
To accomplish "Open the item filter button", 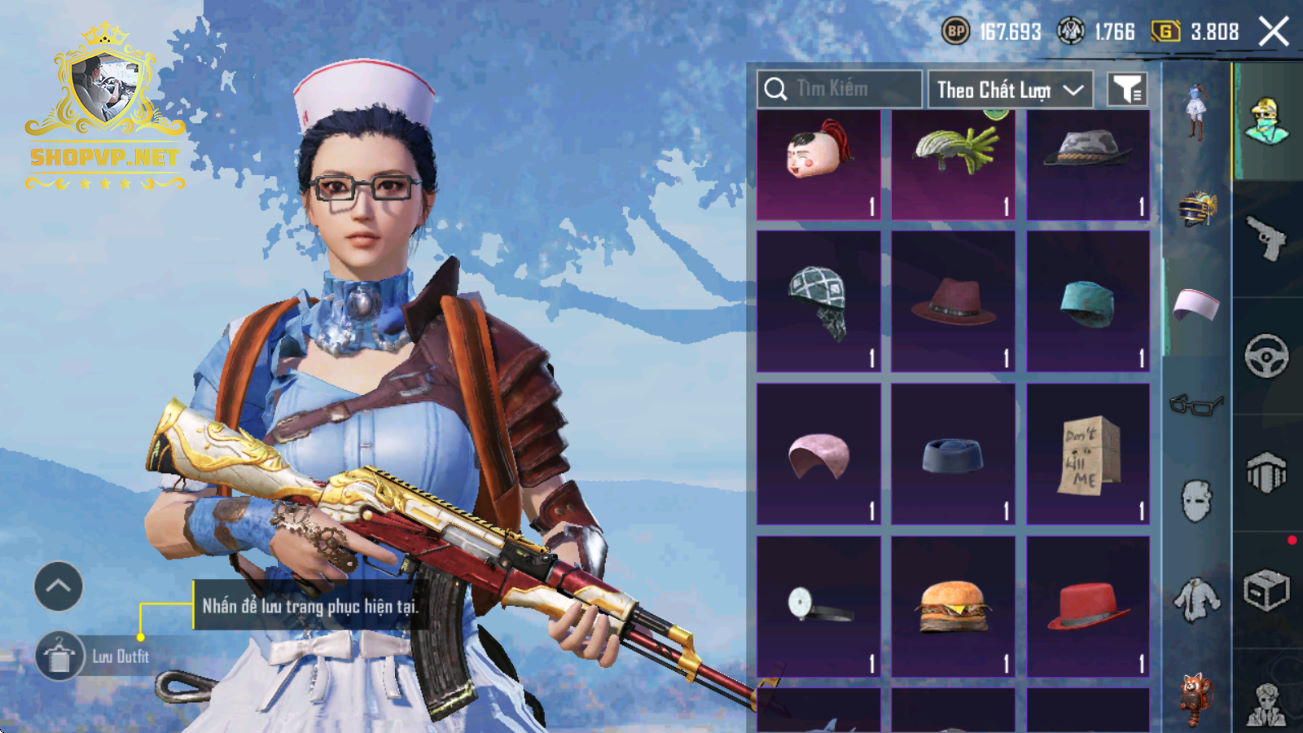I will pyautogui.click(x=1127, y=89).
